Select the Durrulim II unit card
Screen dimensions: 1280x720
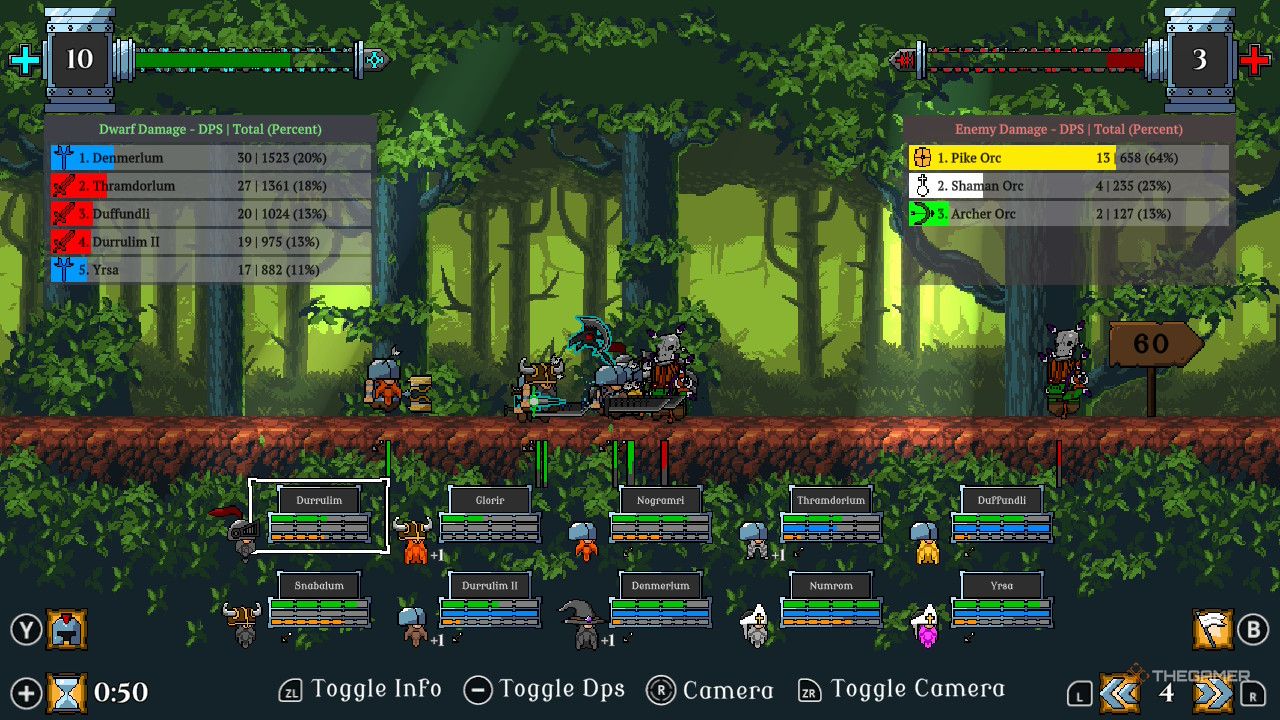490,600
